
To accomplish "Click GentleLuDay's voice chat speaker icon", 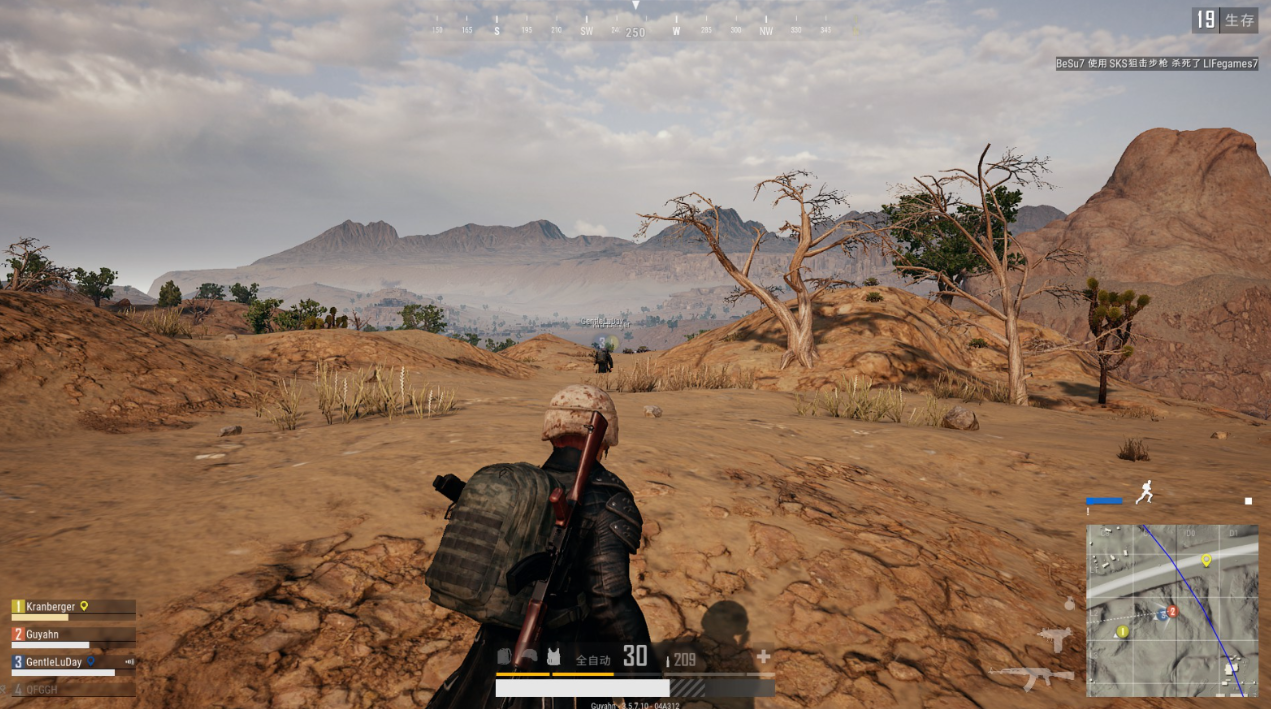I will pyautogui.click(x=129, y=662).
